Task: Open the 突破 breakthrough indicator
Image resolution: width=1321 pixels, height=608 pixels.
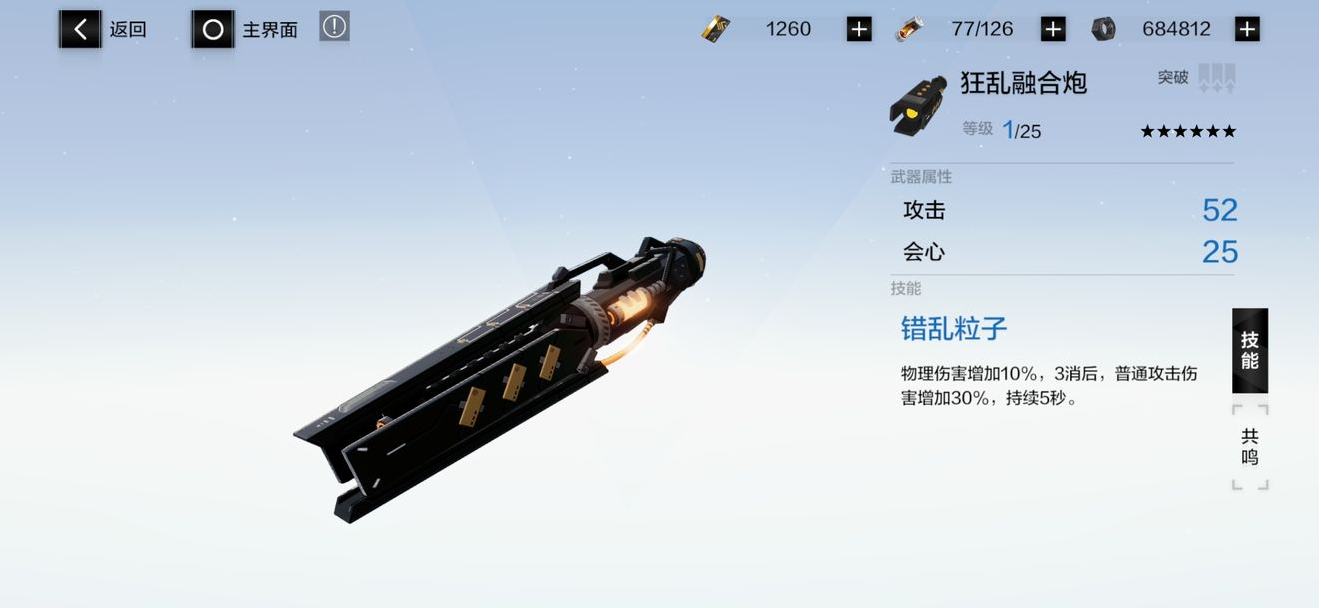Action: pyautogui.click(x=1198, y=78)
